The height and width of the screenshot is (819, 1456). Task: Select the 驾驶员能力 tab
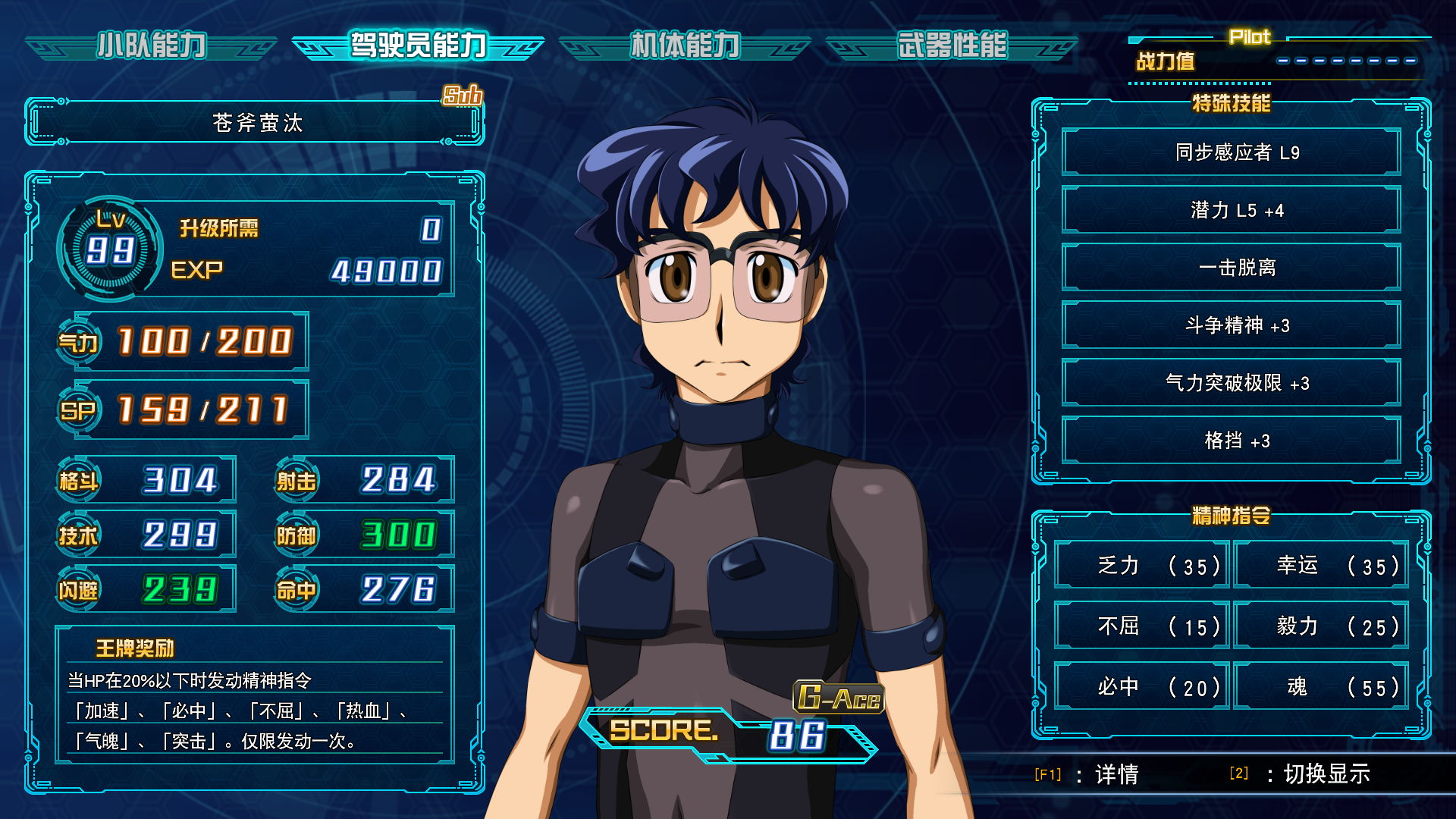pos(418,46)
